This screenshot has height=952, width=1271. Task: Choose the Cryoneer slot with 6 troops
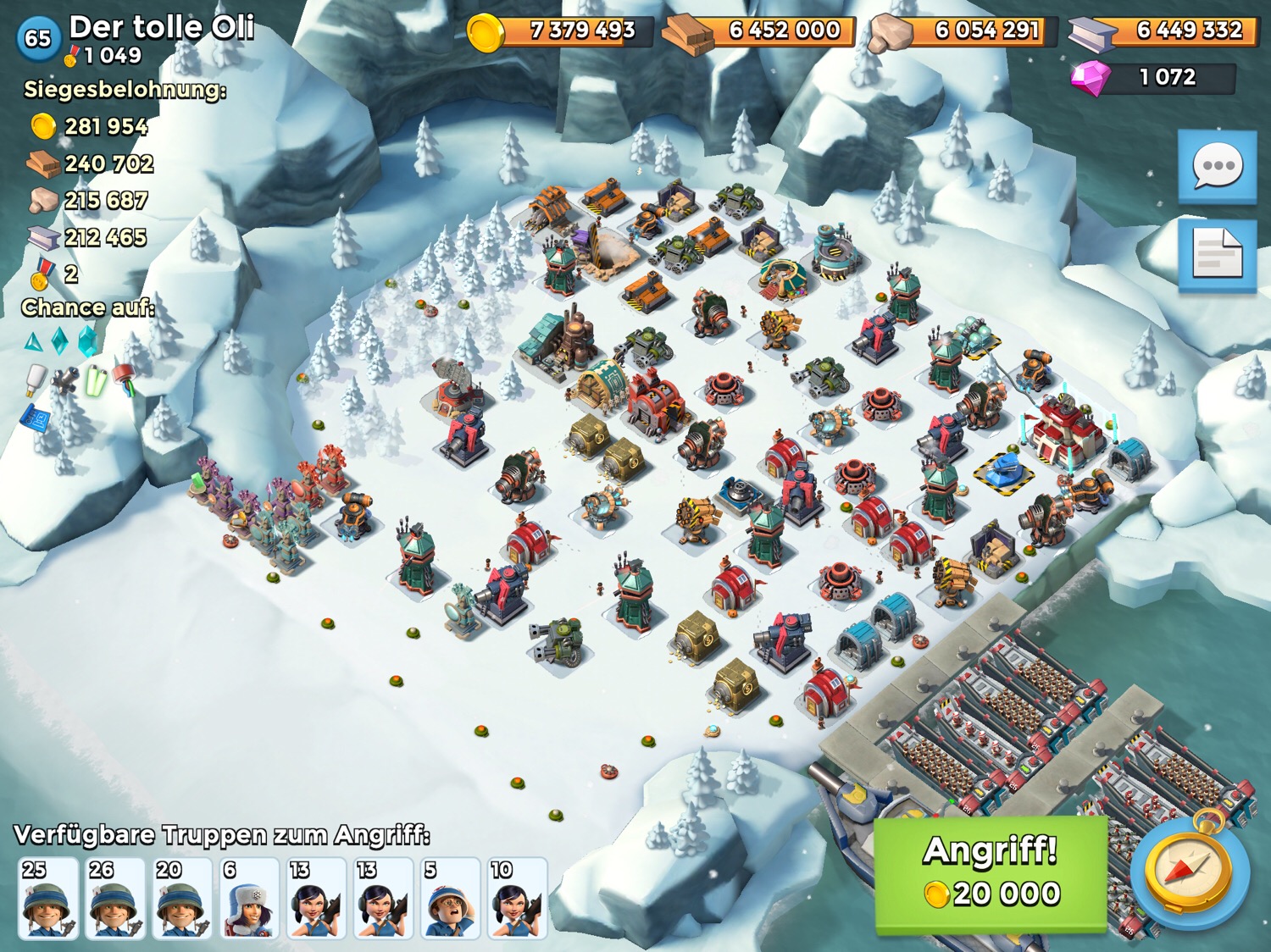pos(249,898)
